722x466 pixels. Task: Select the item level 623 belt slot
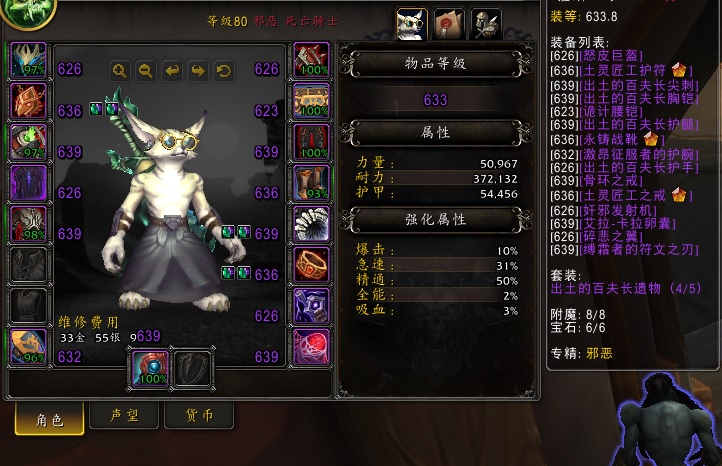(x=311, y=102)
